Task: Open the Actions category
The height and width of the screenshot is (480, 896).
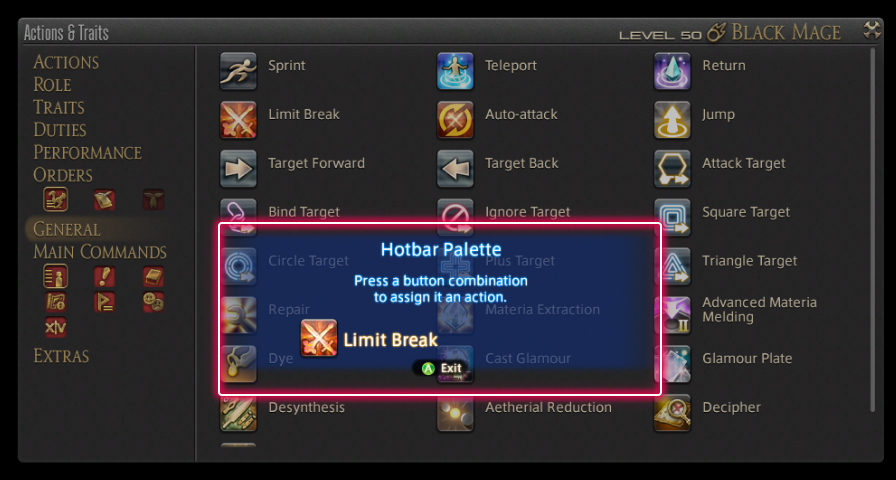Action: point(66,62)
